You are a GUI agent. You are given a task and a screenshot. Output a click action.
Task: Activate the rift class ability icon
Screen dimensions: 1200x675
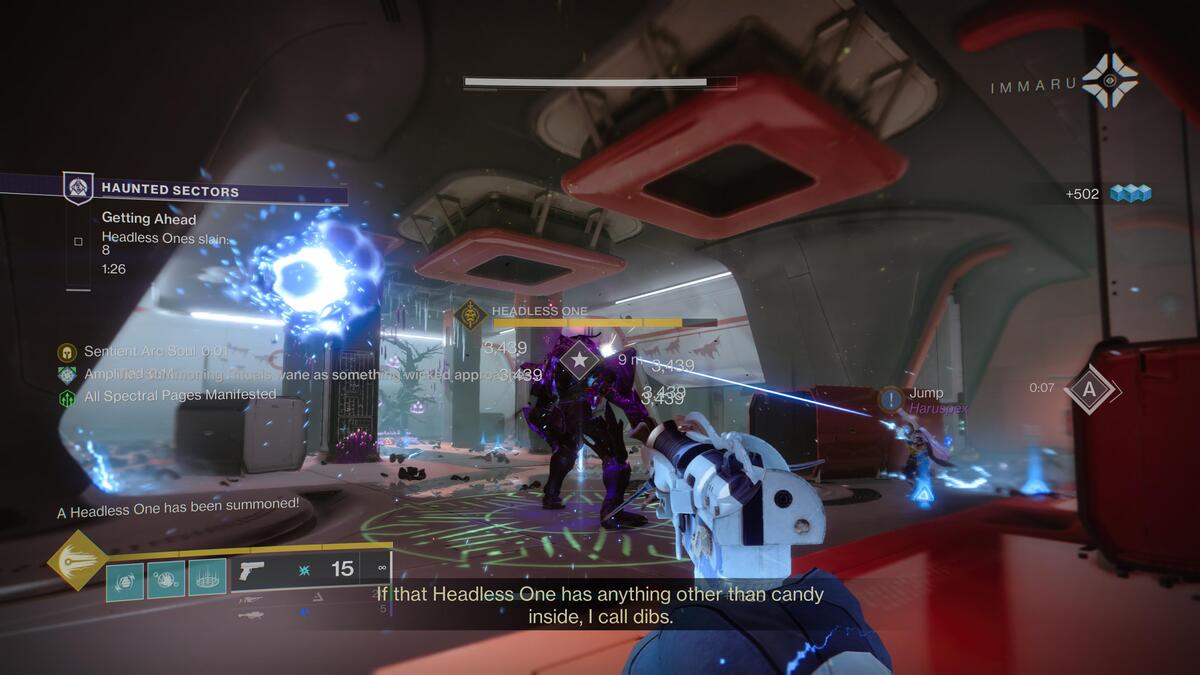point(207,579)
